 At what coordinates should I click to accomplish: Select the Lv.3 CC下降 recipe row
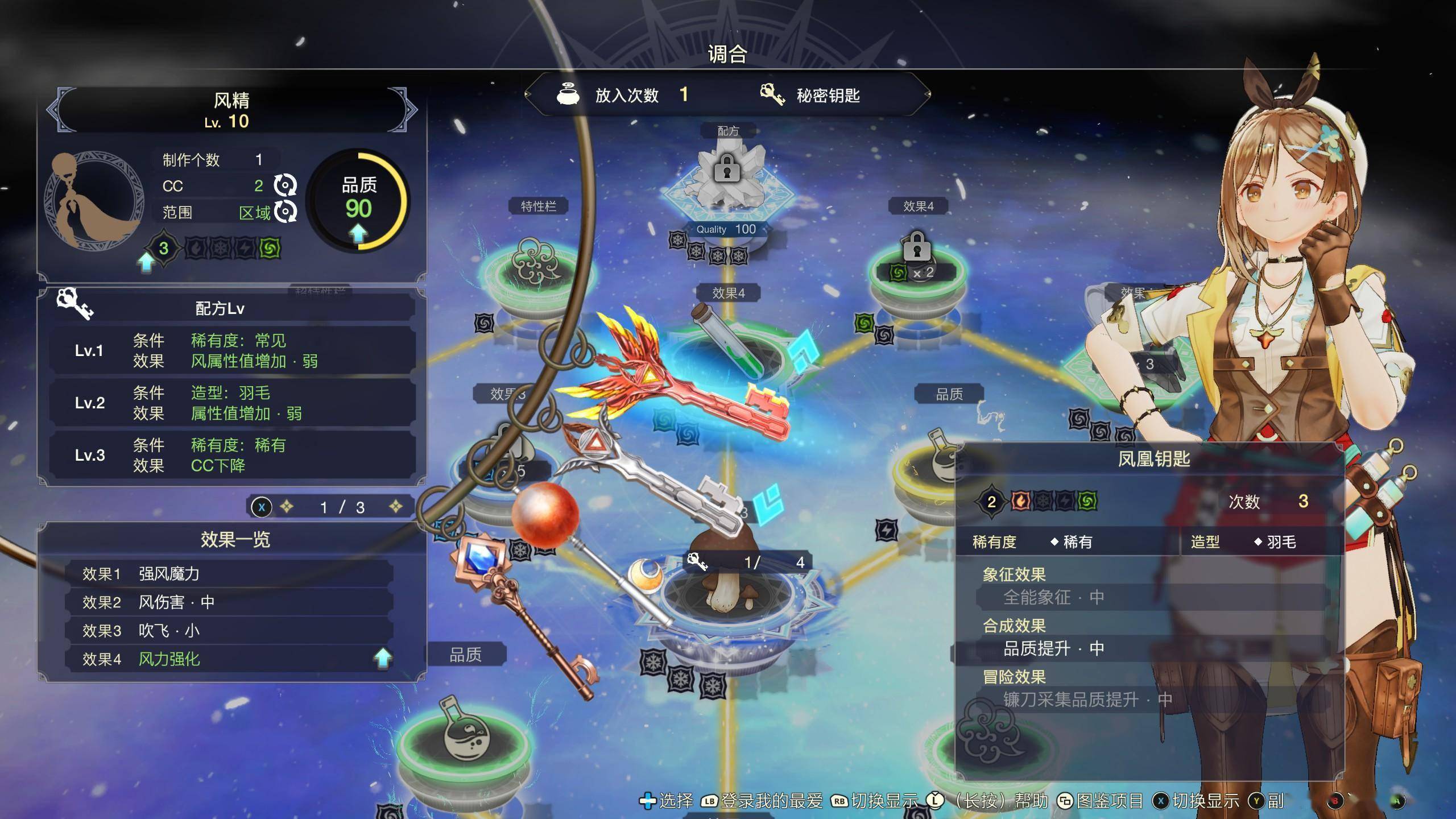pos(232,455)
